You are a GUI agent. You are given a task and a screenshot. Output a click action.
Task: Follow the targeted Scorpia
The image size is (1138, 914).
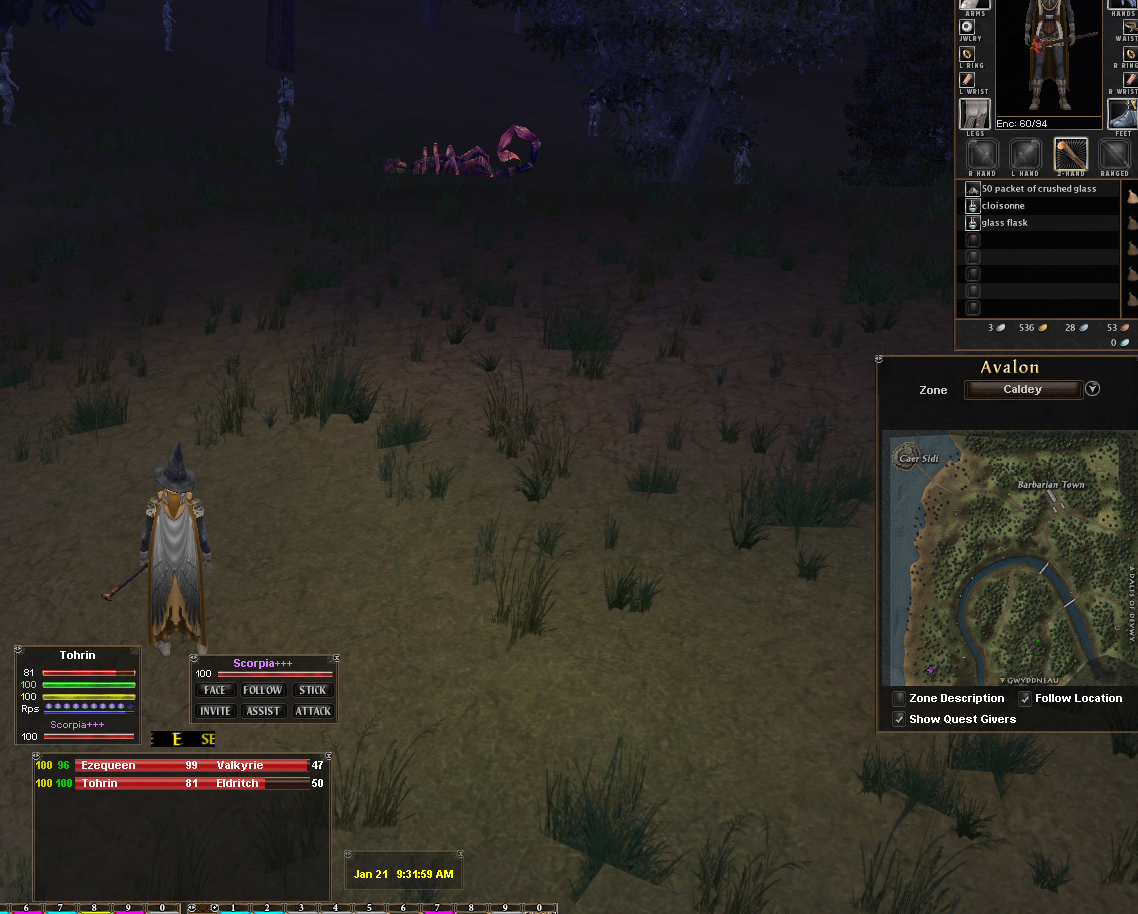(x=263, y=690)
